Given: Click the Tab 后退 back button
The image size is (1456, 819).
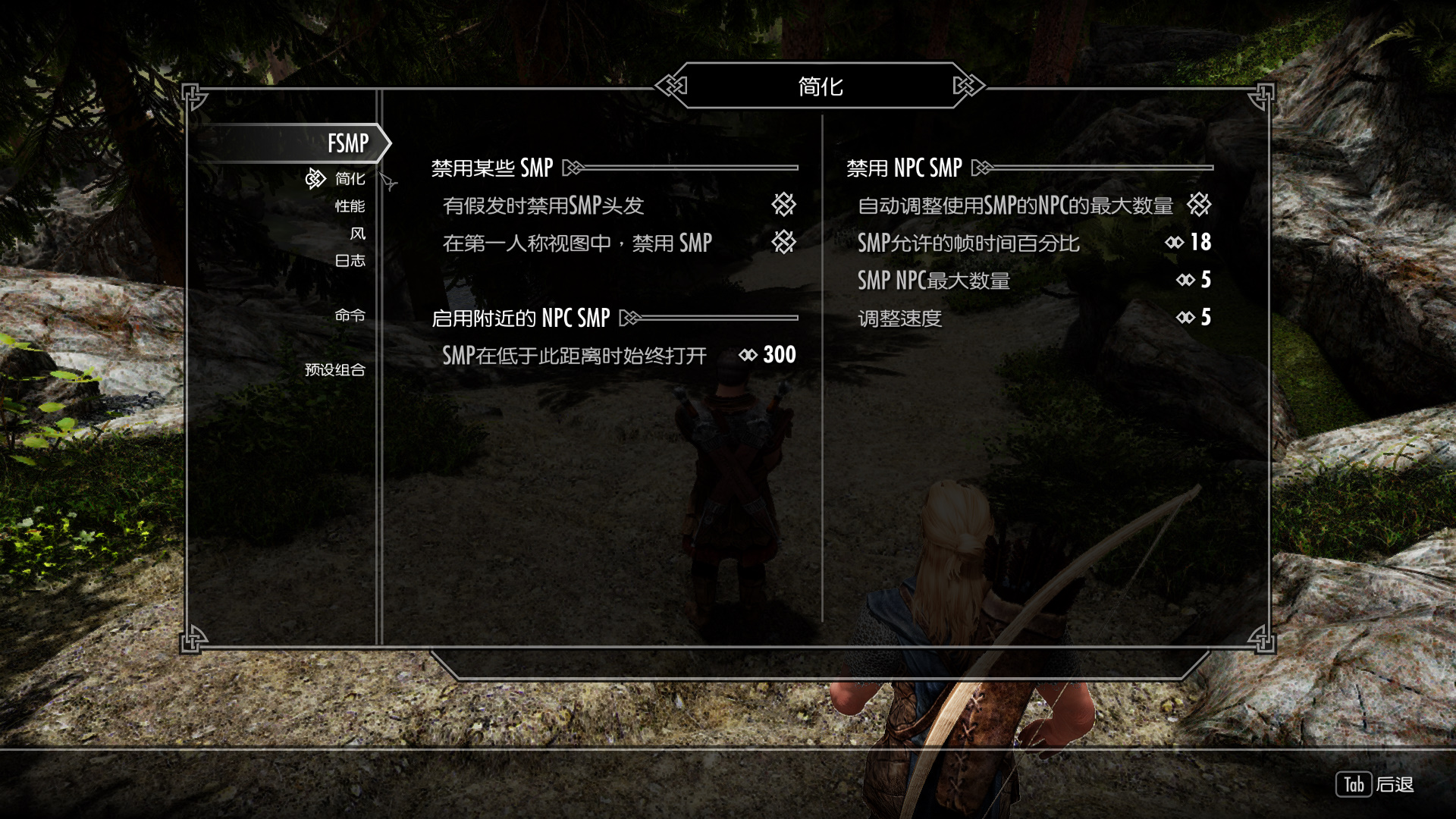Looking at the screenshot, I should click(x=1375, y=785).
